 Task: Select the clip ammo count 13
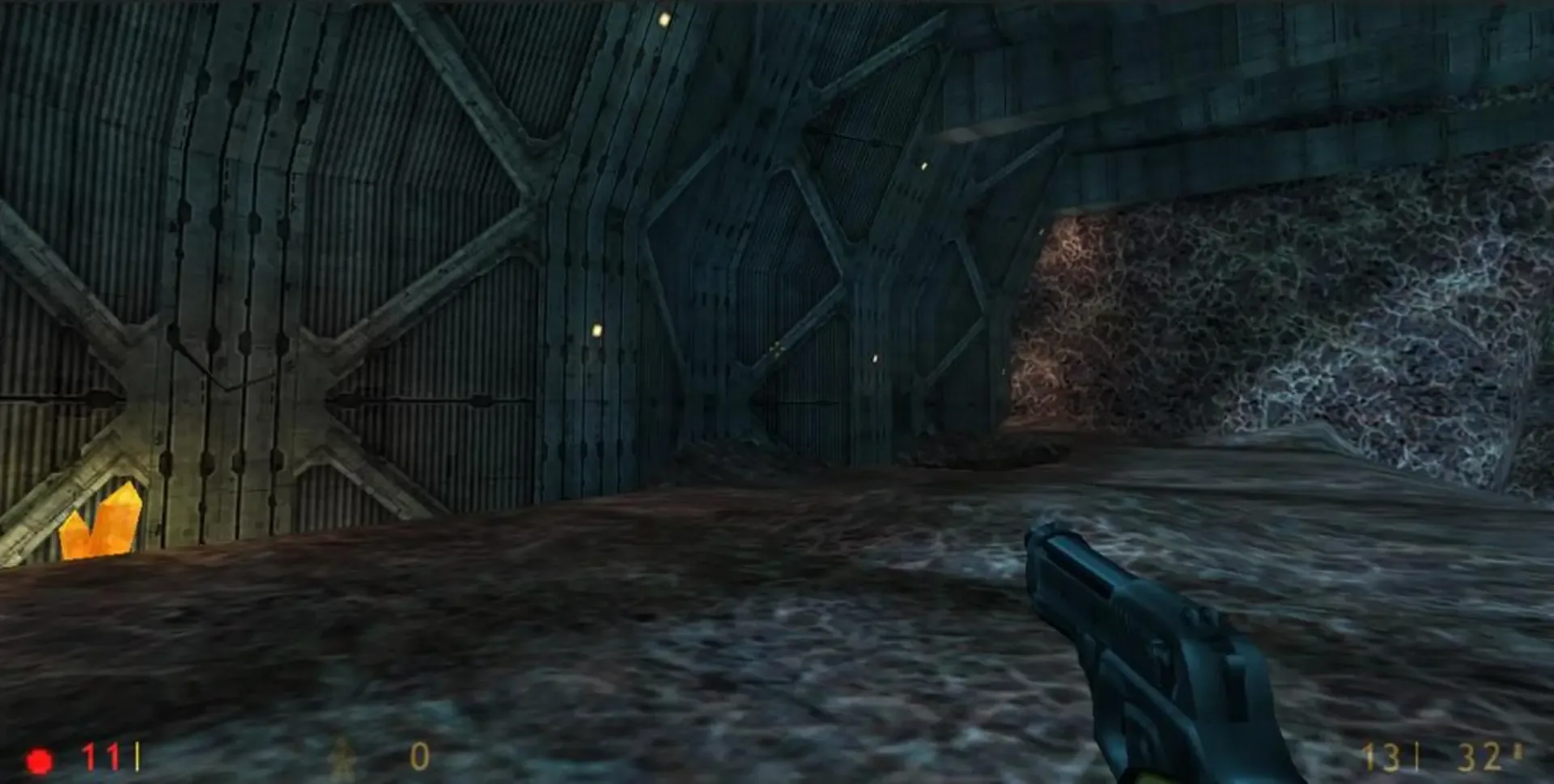pyautogui.click(x=1382, y=757)
